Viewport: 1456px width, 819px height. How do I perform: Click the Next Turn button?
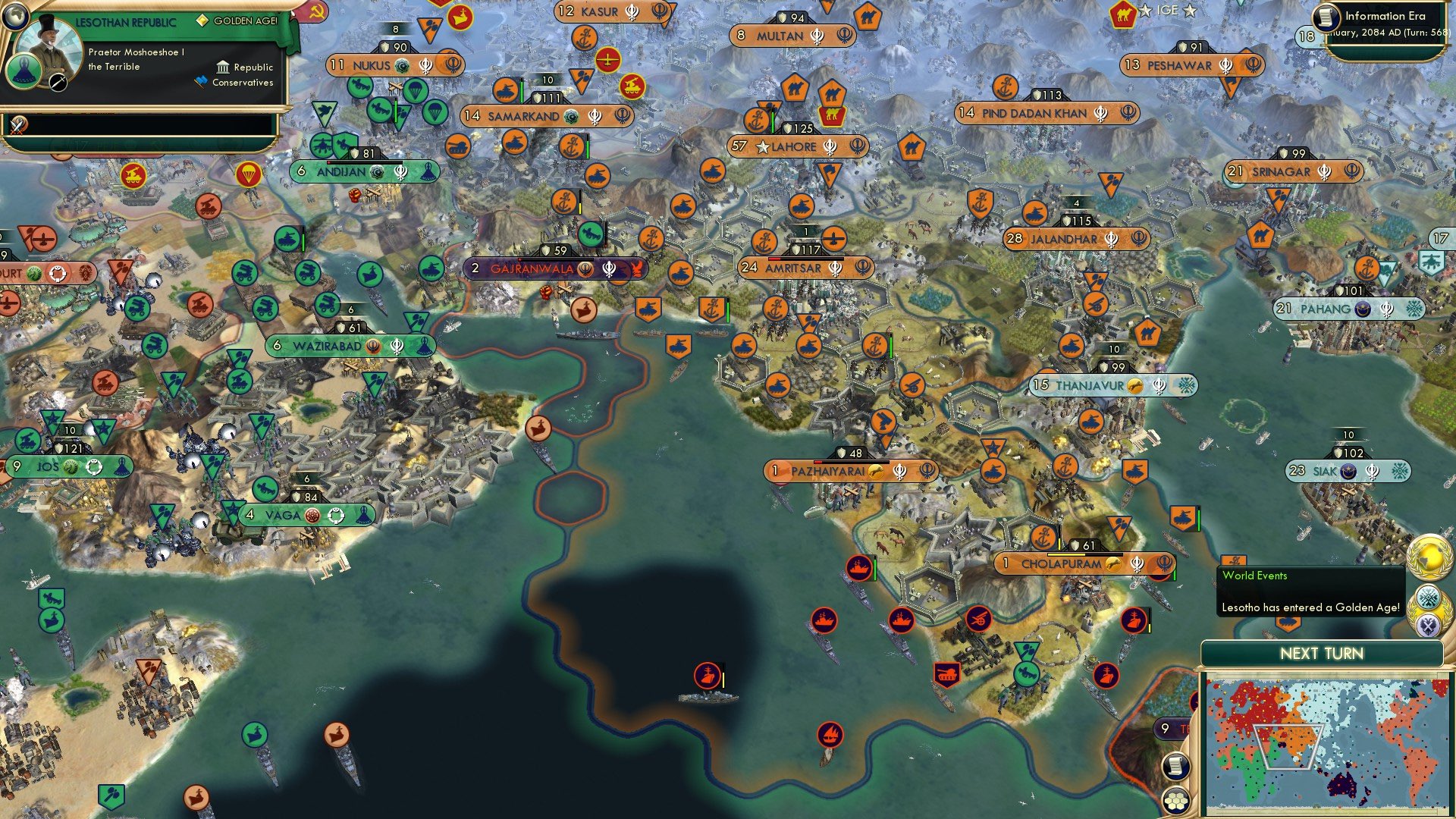pos(1322,653)
